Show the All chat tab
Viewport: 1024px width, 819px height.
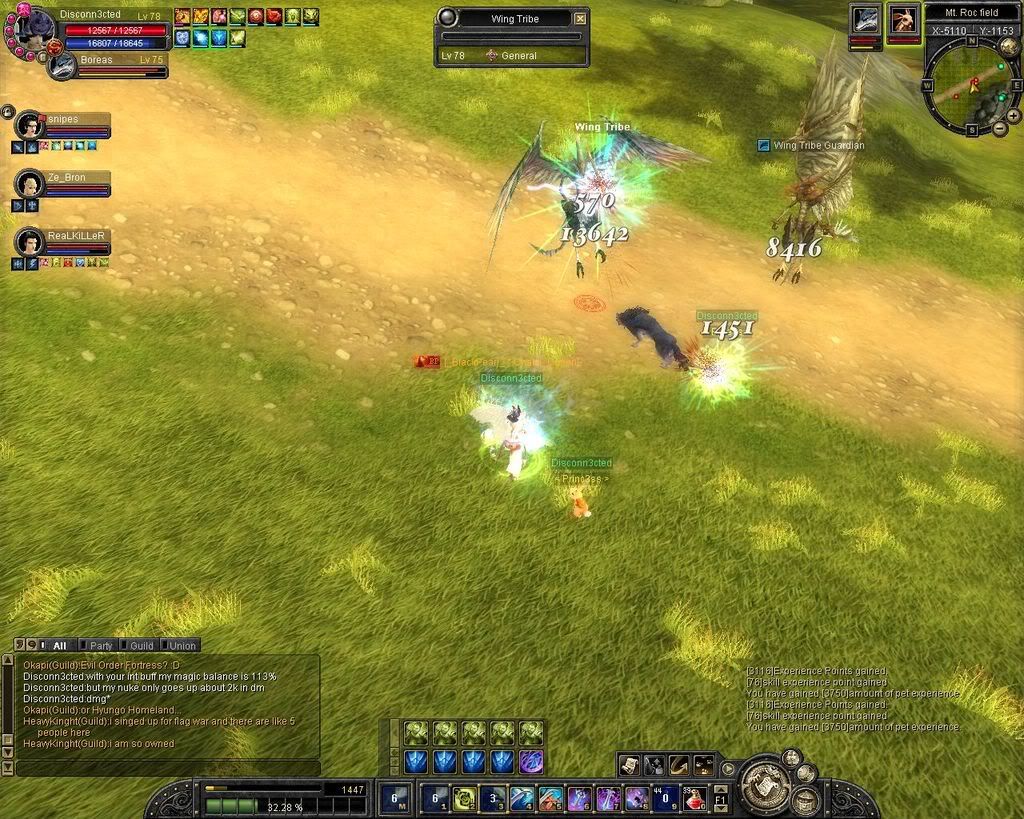(x=59, y=646)
